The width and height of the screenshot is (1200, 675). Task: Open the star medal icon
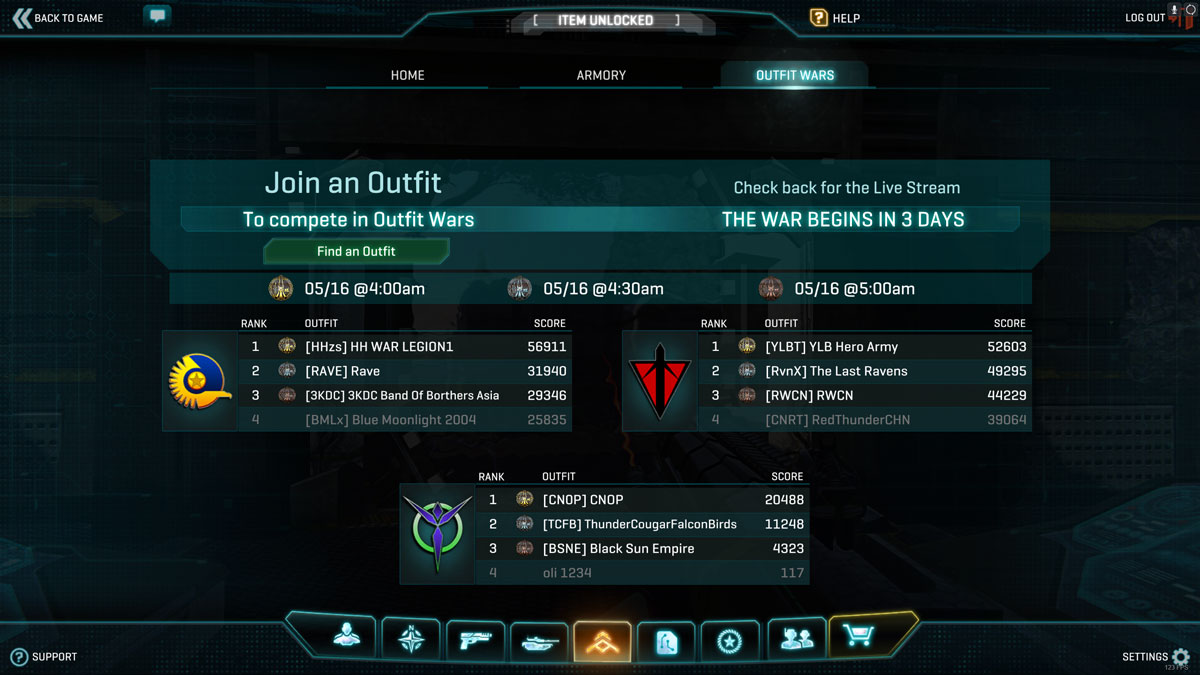730,640
